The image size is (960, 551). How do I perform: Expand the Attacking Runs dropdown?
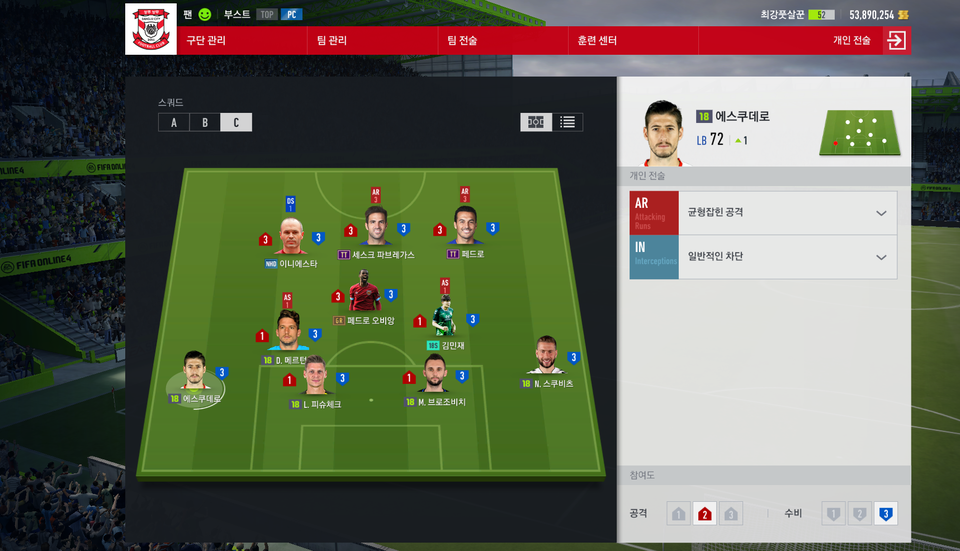(x=880, y=213)
